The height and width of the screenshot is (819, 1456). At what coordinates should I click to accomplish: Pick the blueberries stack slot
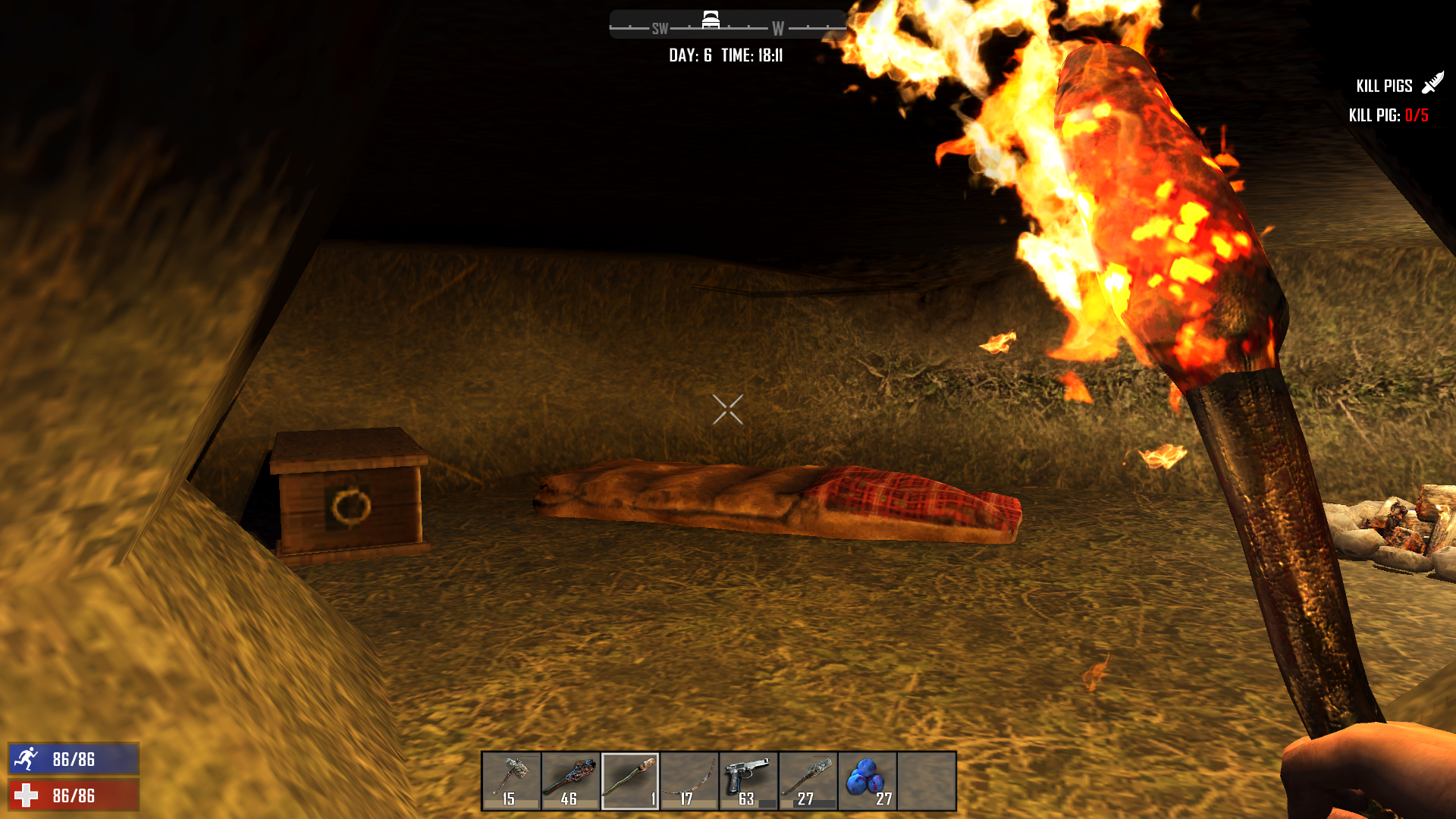pos(867,781)
